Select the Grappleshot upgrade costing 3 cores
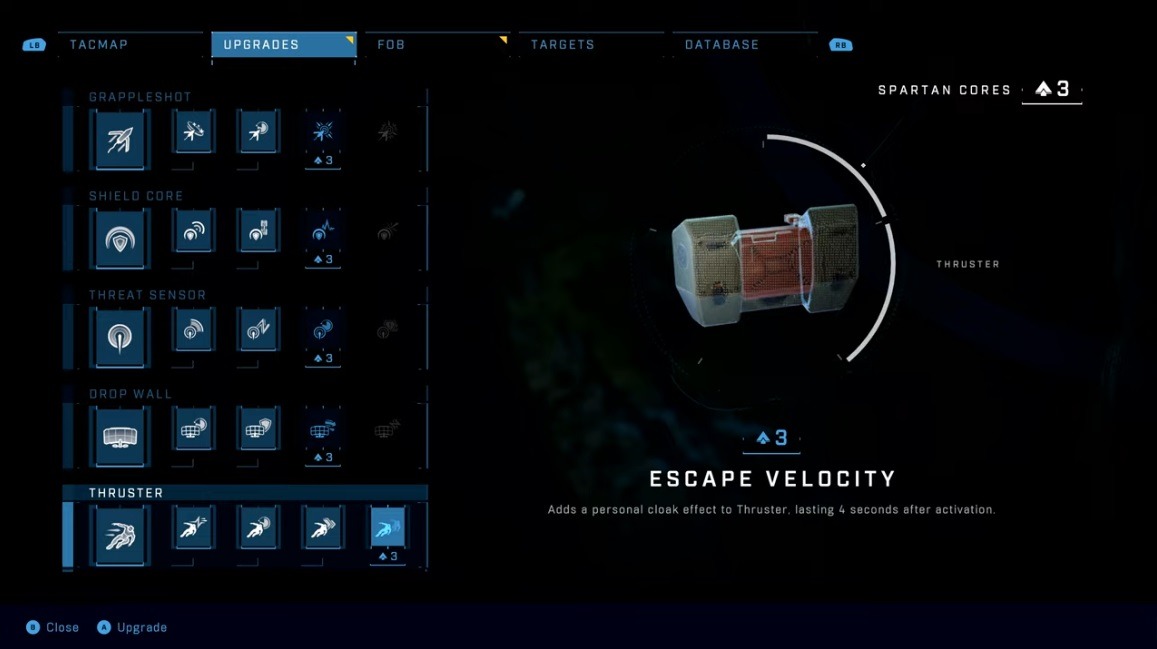1157x649 pixels. [x=323, y=132]
